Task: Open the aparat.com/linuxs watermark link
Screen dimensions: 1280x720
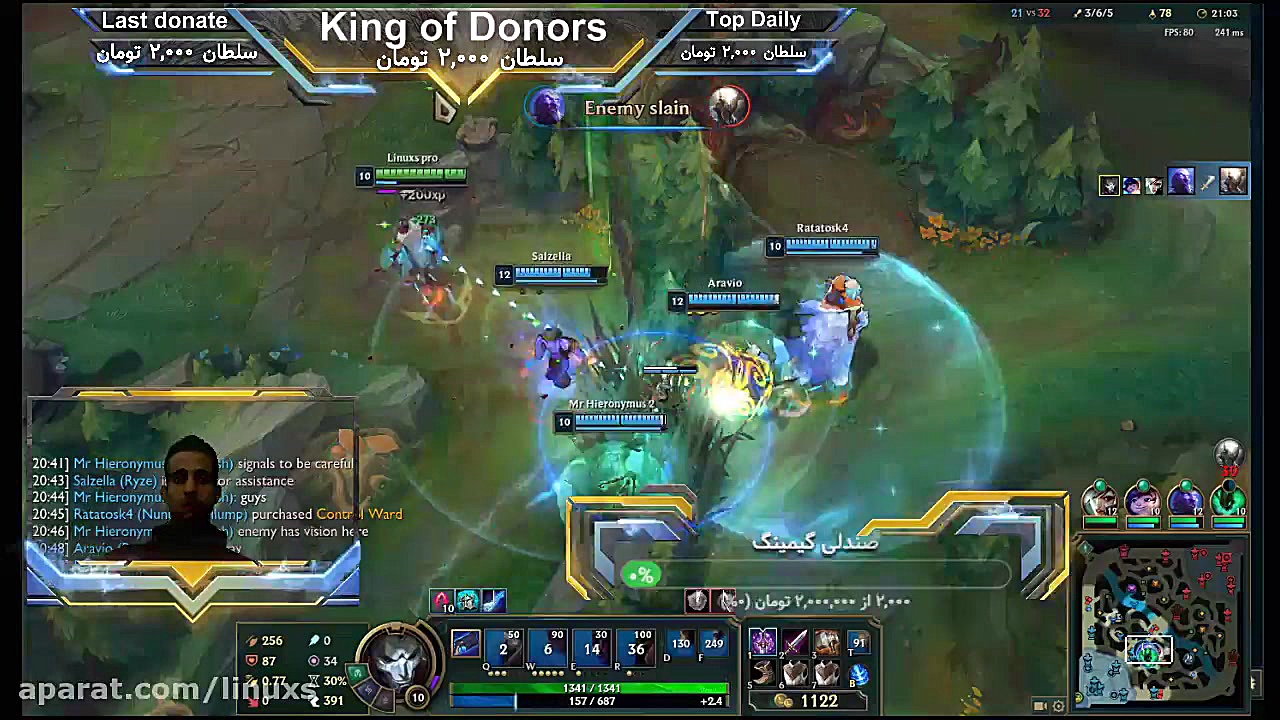Action: (x=100, y=690)
